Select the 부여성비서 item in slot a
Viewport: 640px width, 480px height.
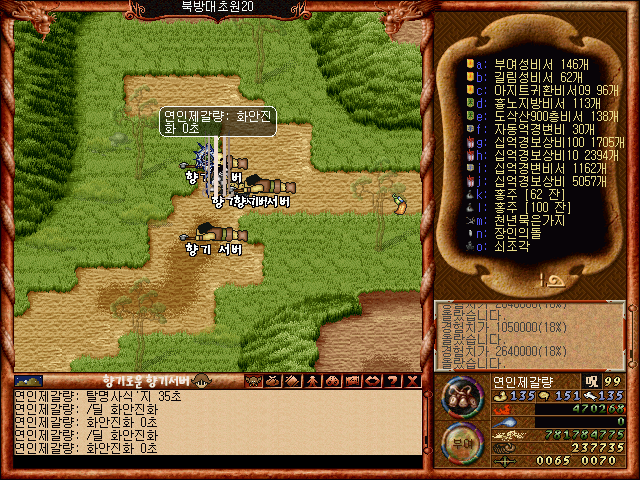(530, 62)
